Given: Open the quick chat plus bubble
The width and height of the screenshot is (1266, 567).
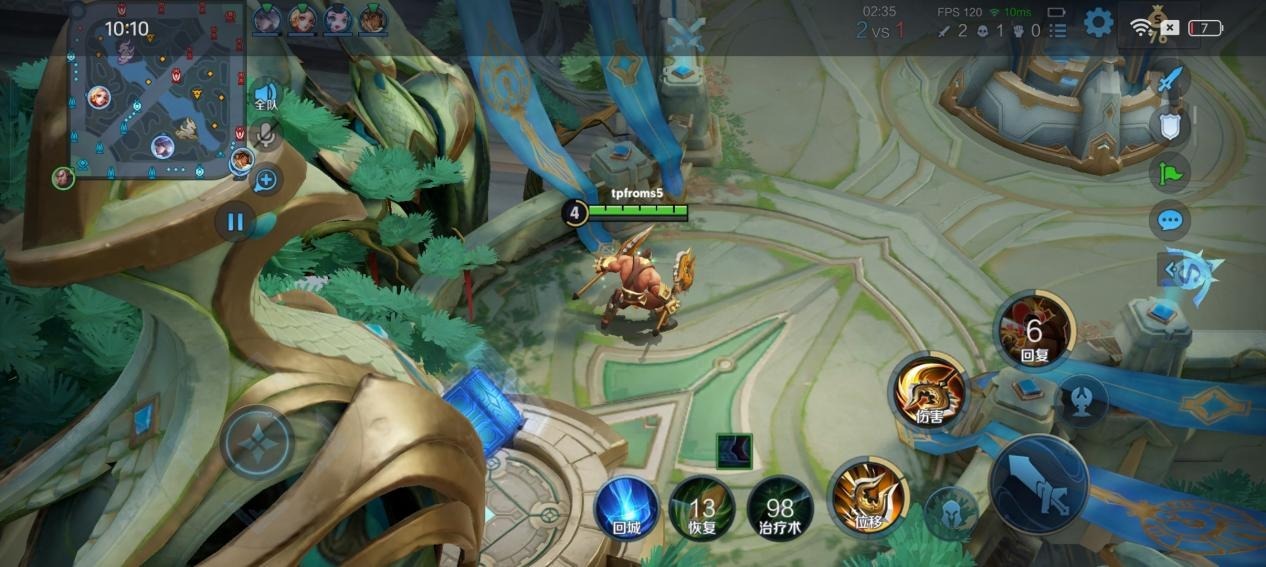Looking at the screenshot, I should (265, 181).
